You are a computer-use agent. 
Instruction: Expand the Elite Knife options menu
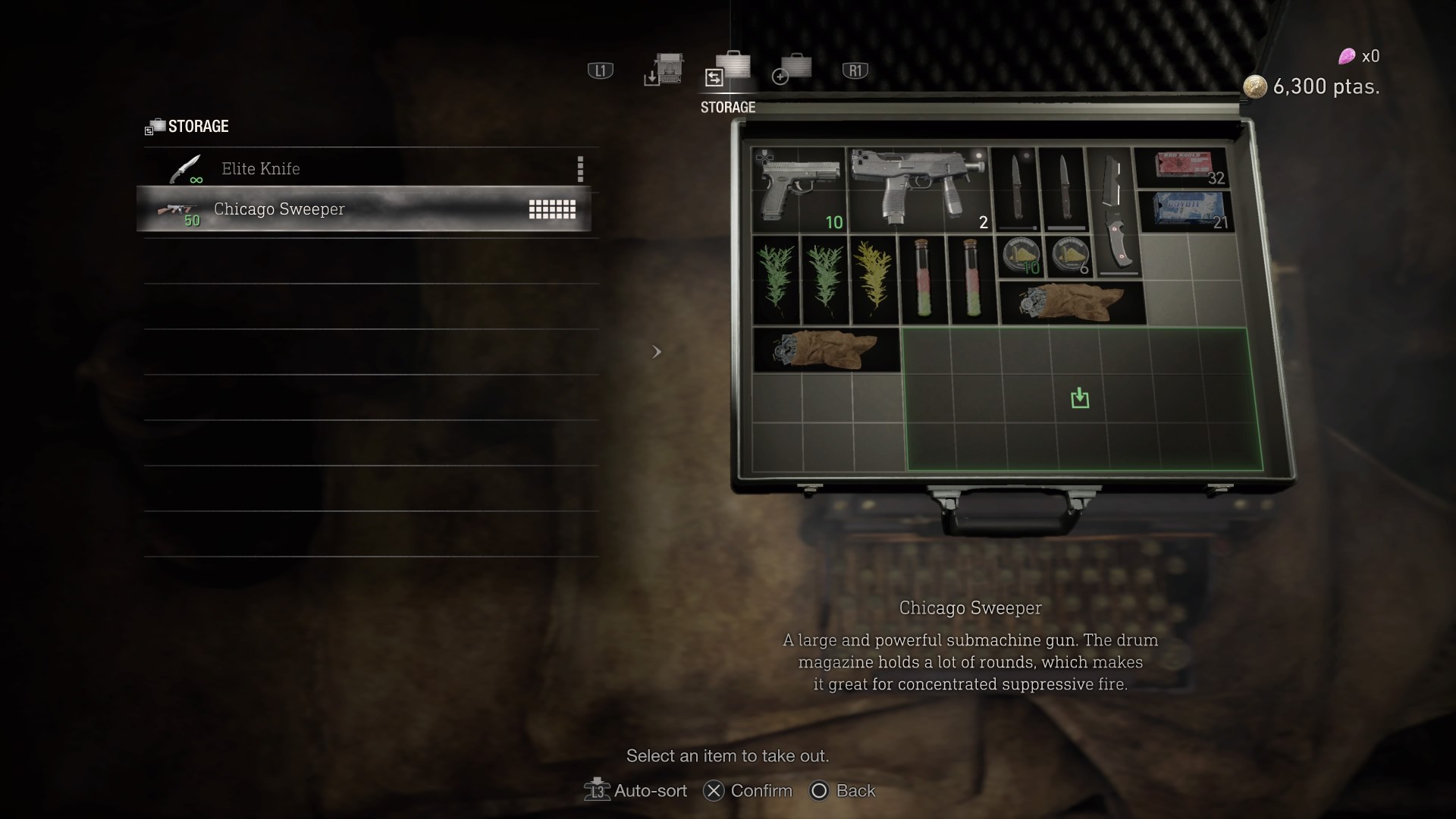point(580,168)
